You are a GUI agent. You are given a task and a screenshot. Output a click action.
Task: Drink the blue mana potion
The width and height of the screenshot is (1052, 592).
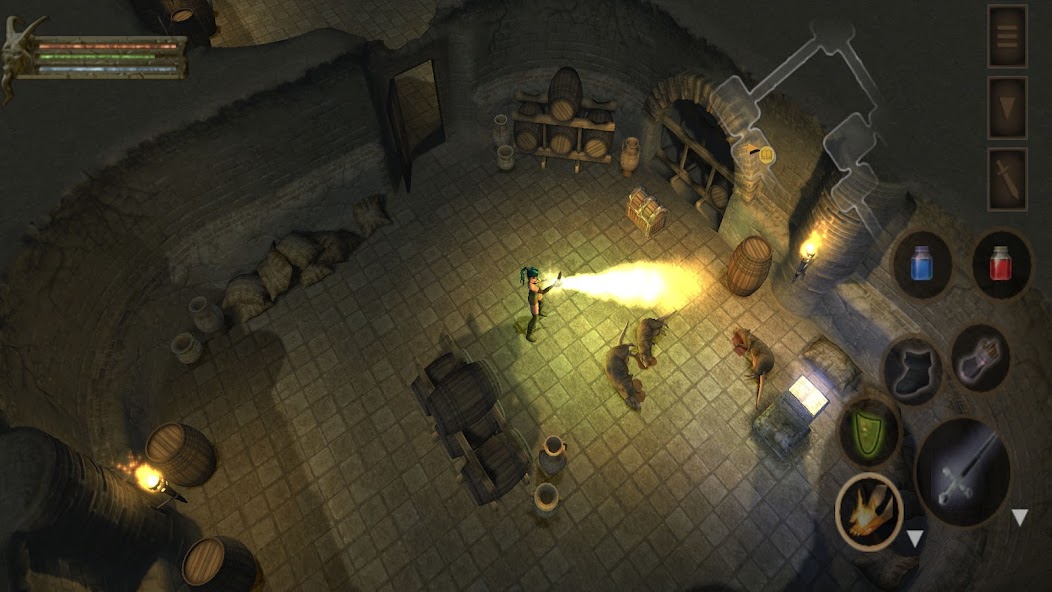point(921,265)
